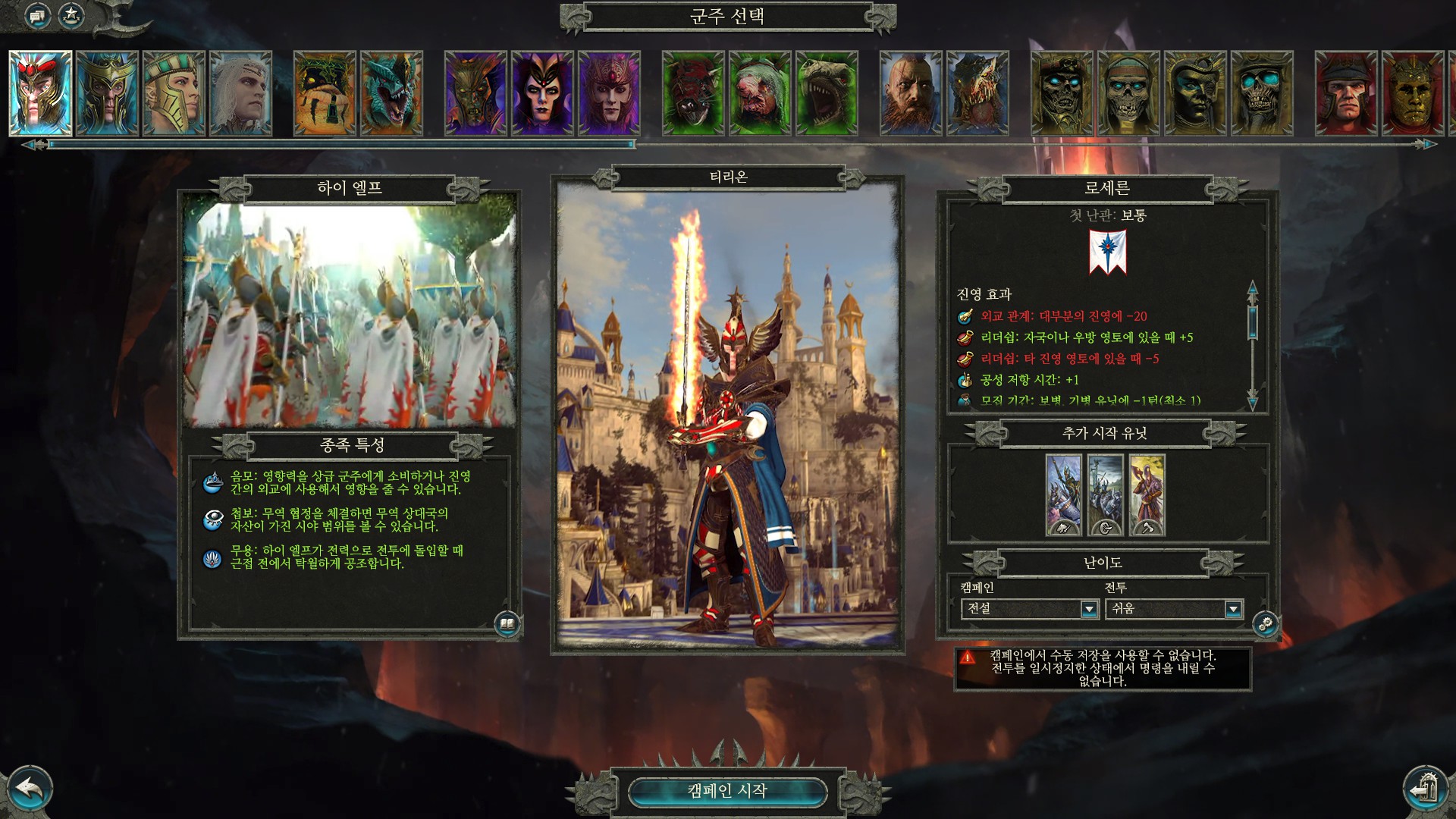Select the bald red-bearded dwarf lord portrait
Image resolution: width=1456 pixels, height=819 pixels.
coord(911,93)
